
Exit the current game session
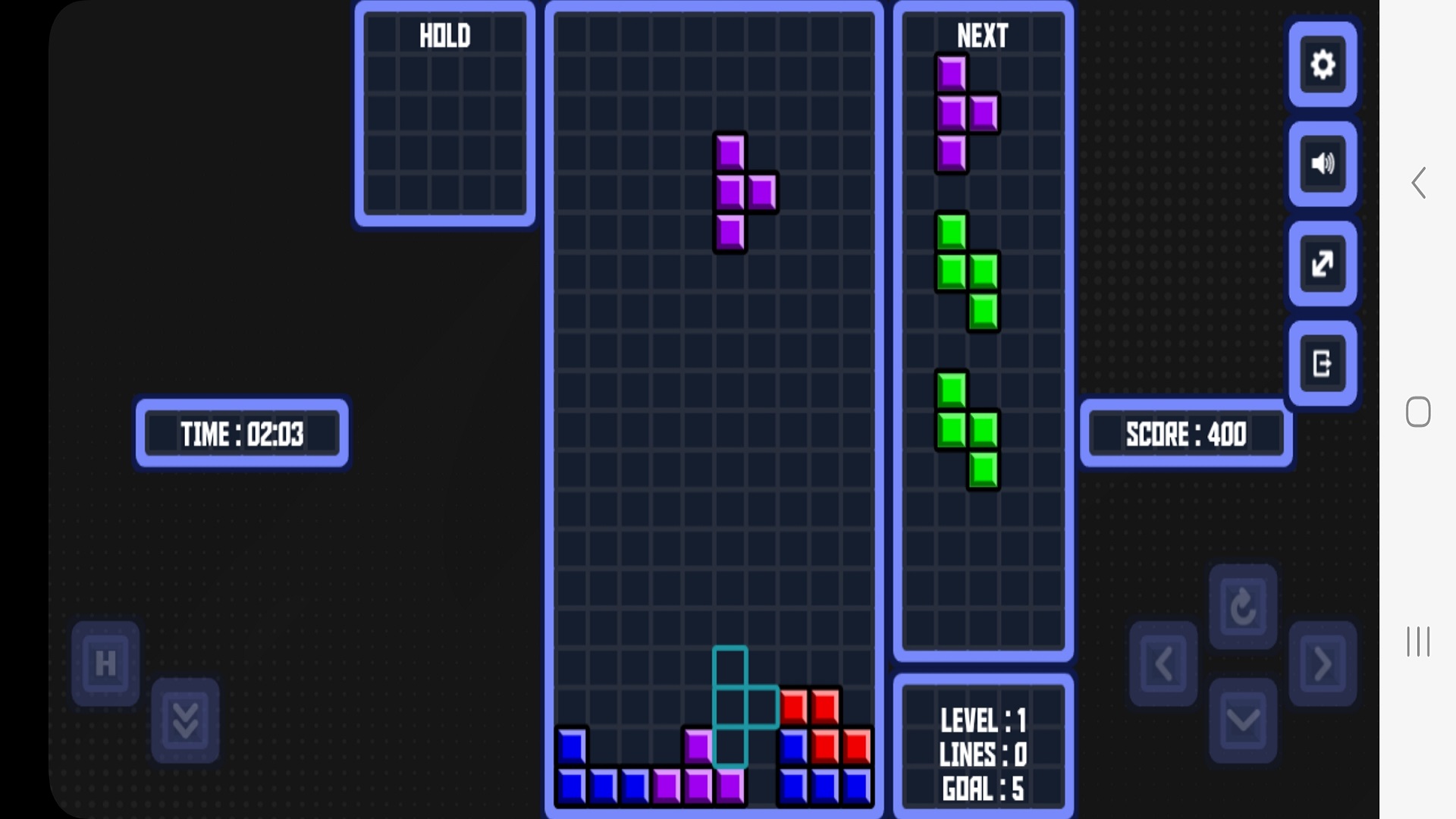pyautogui.click(x=1322, y=362)
